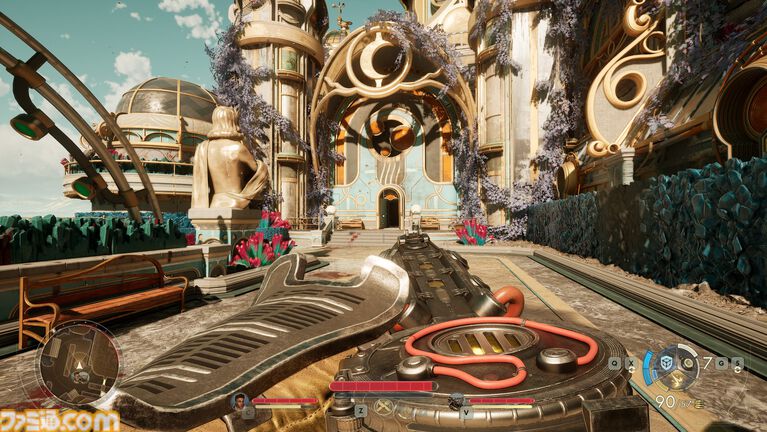This screenshot has width=767, height=432.
Task: Activate the crossed-tools ability icon
Action: pos(382,407)
